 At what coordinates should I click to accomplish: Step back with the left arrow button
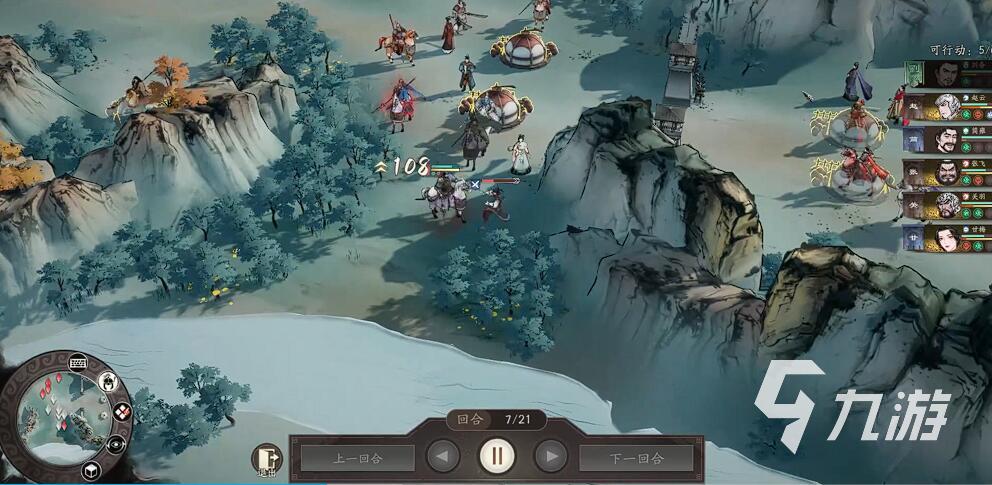click(x=443, y=457)
